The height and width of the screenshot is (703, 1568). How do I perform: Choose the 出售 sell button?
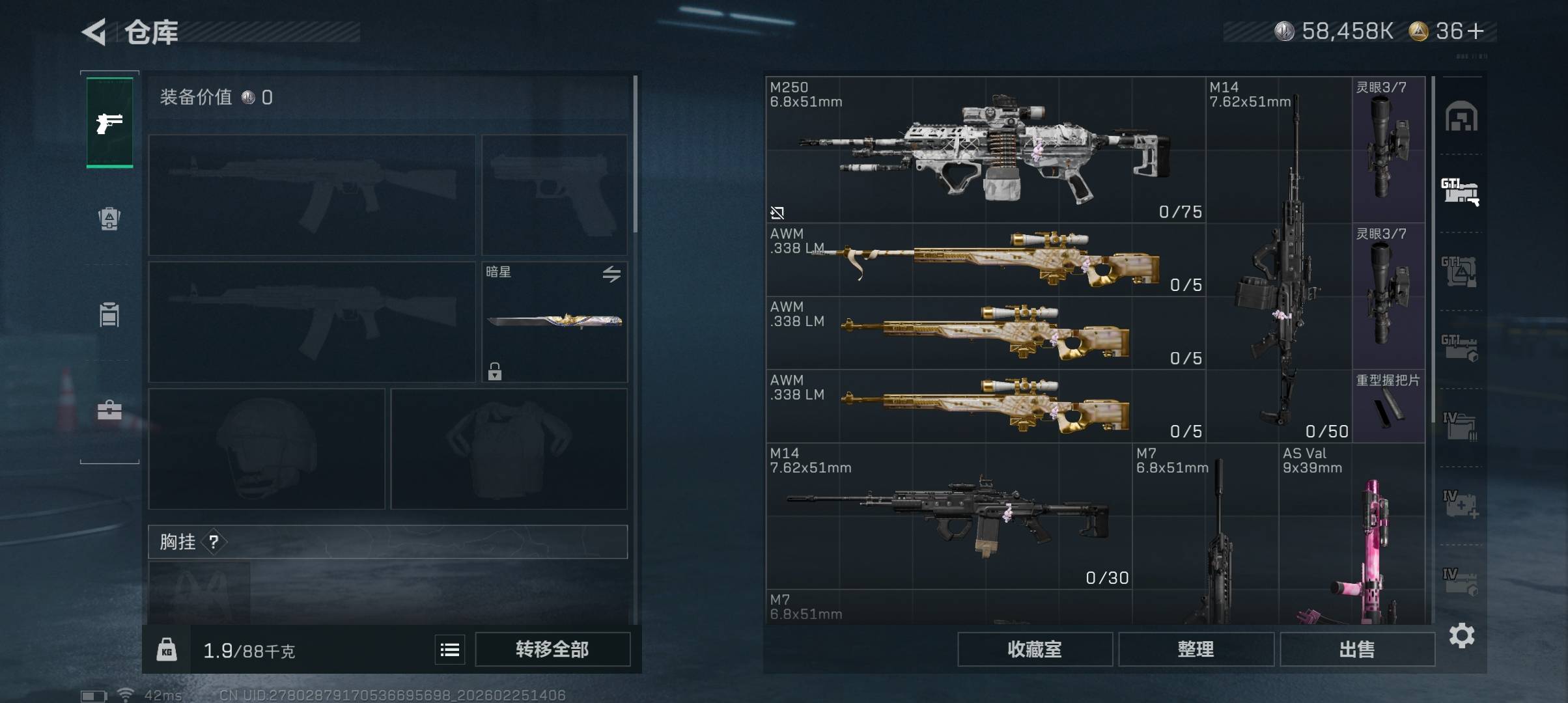tap(1357, 650)
